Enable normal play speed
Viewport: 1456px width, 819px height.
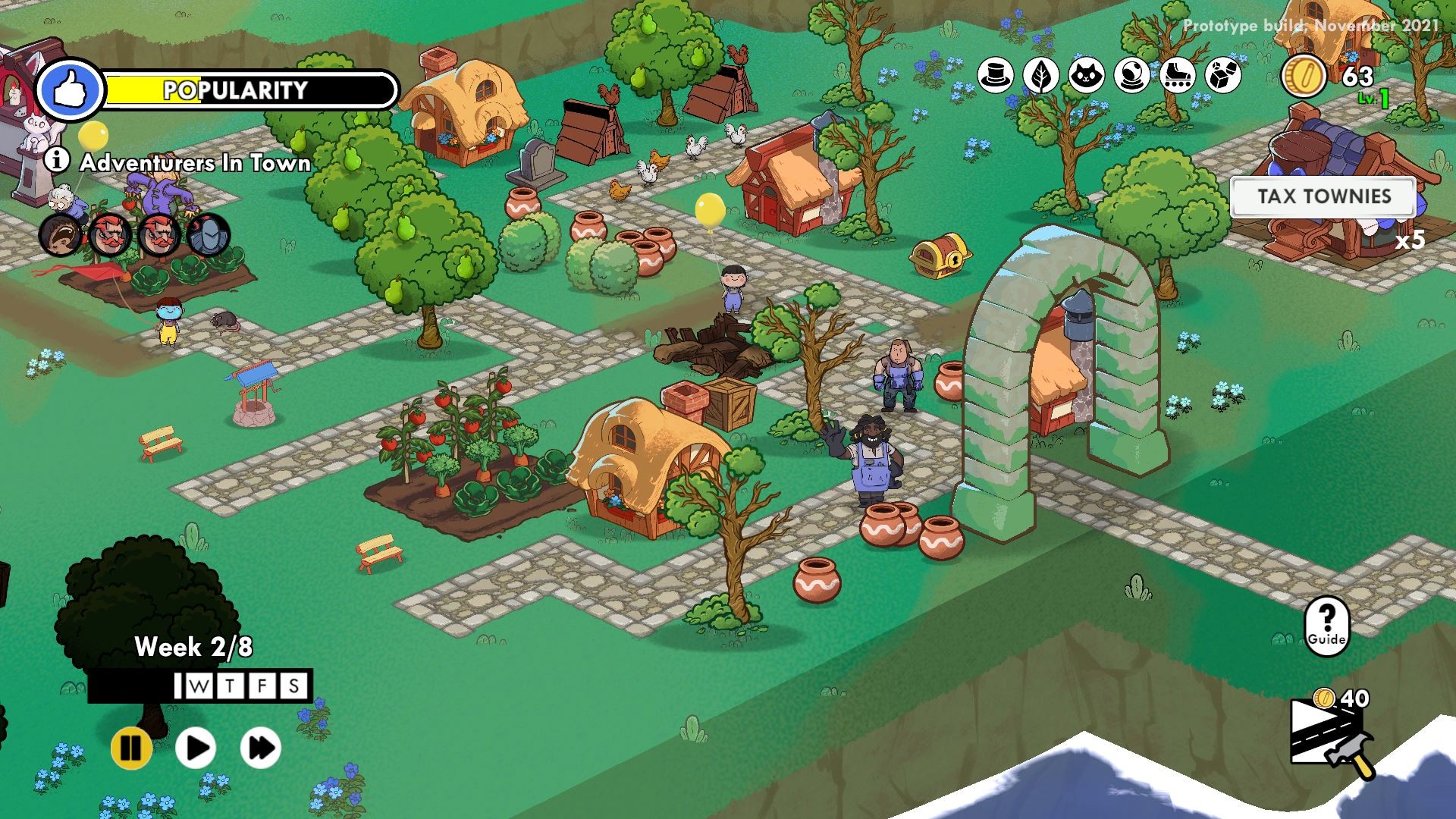point(195,747)
